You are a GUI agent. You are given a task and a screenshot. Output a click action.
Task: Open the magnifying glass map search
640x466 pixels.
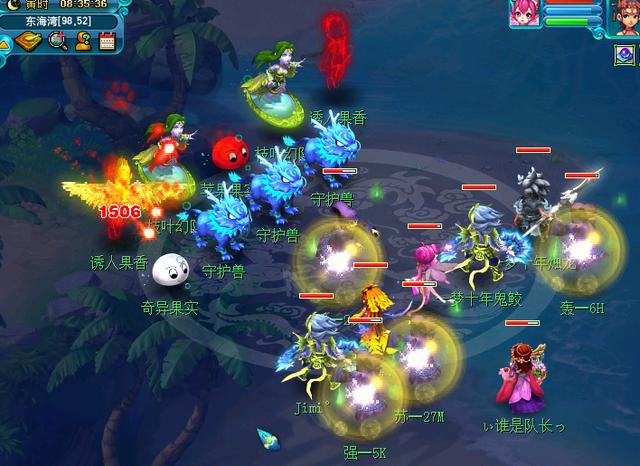click(x=58, y=41)
